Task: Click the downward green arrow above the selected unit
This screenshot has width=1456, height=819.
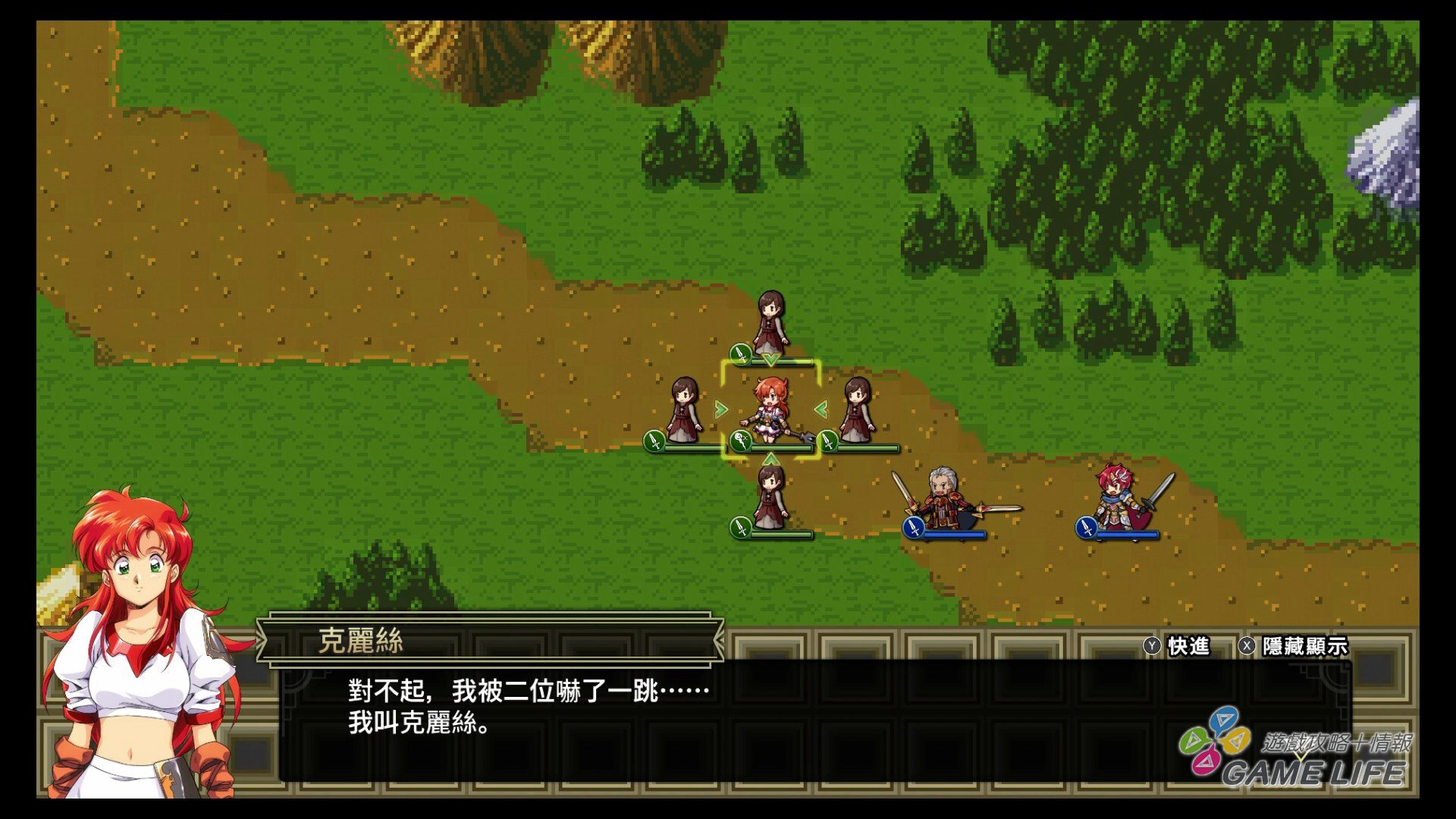Action: [x=770, y=359]
